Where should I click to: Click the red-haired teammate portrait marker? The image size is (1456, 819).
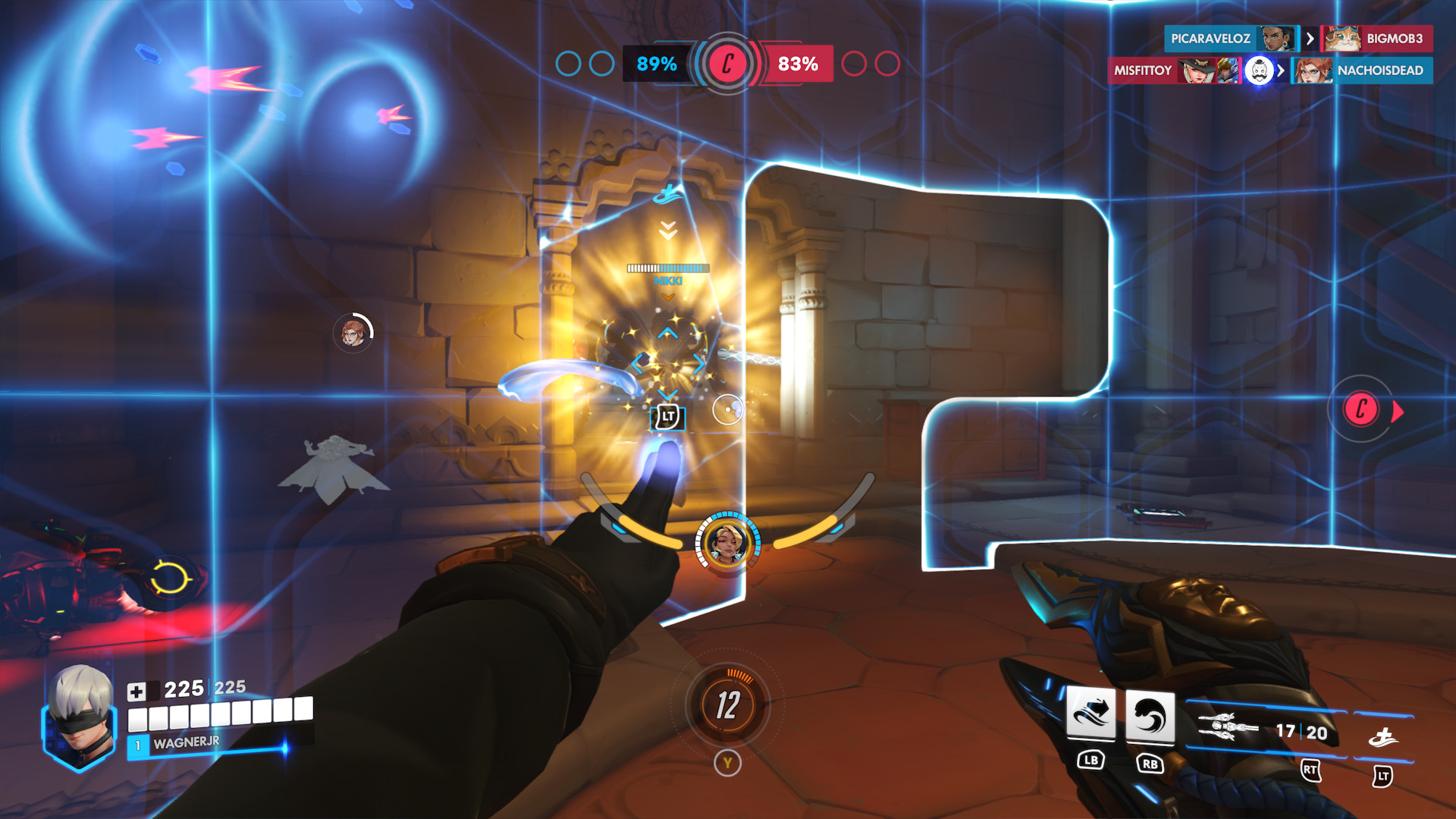click(353, 332)
